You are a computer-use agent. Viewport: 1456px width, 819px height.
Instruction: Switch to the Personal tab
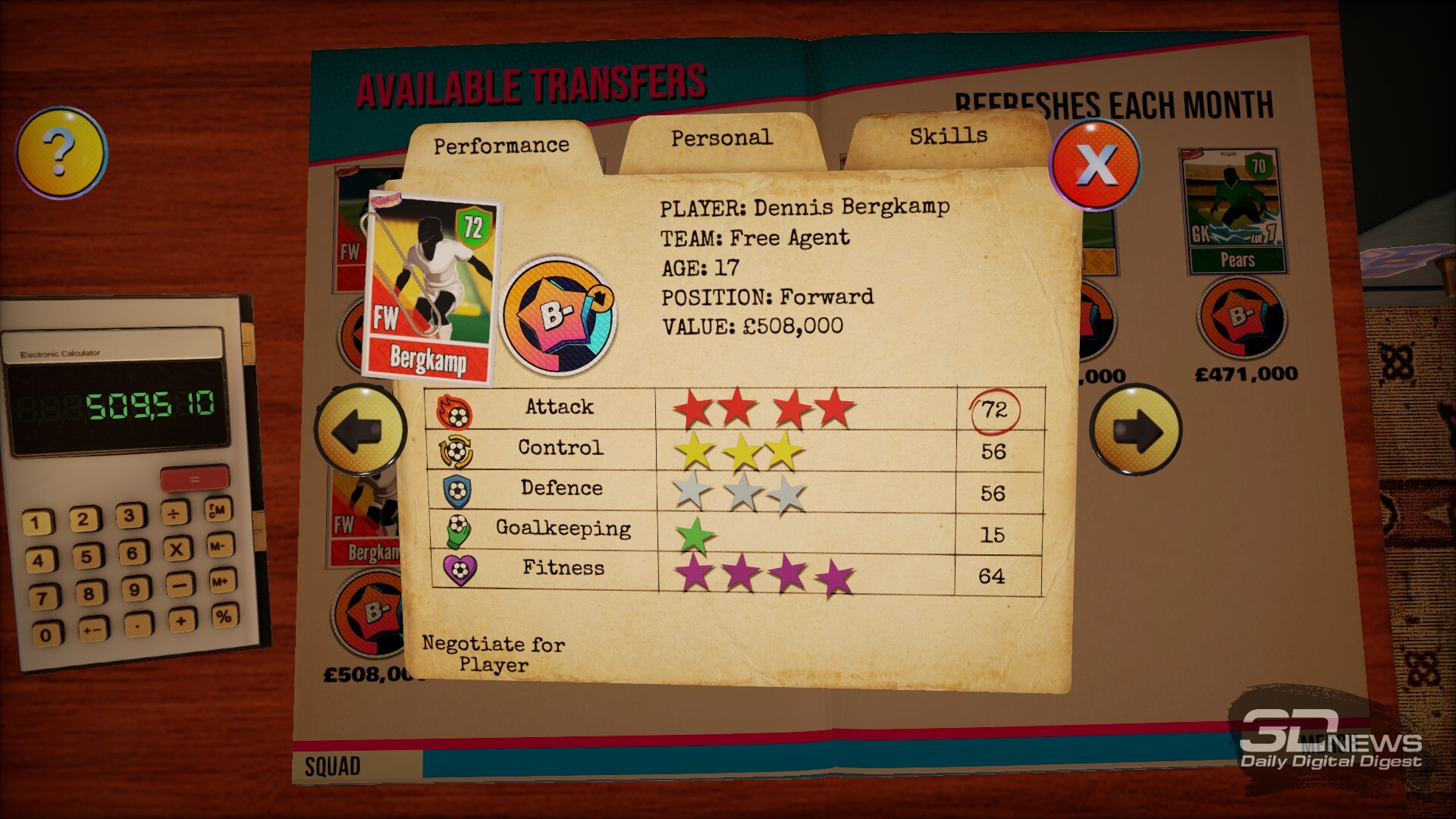[721, 139]
